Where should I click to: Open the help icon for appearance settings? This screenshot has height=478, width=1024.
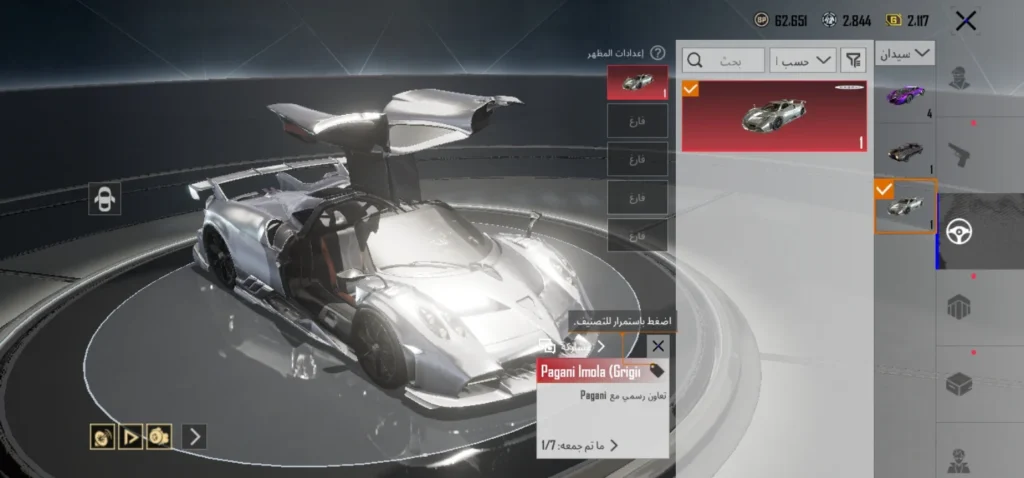[x=657, y=53]
